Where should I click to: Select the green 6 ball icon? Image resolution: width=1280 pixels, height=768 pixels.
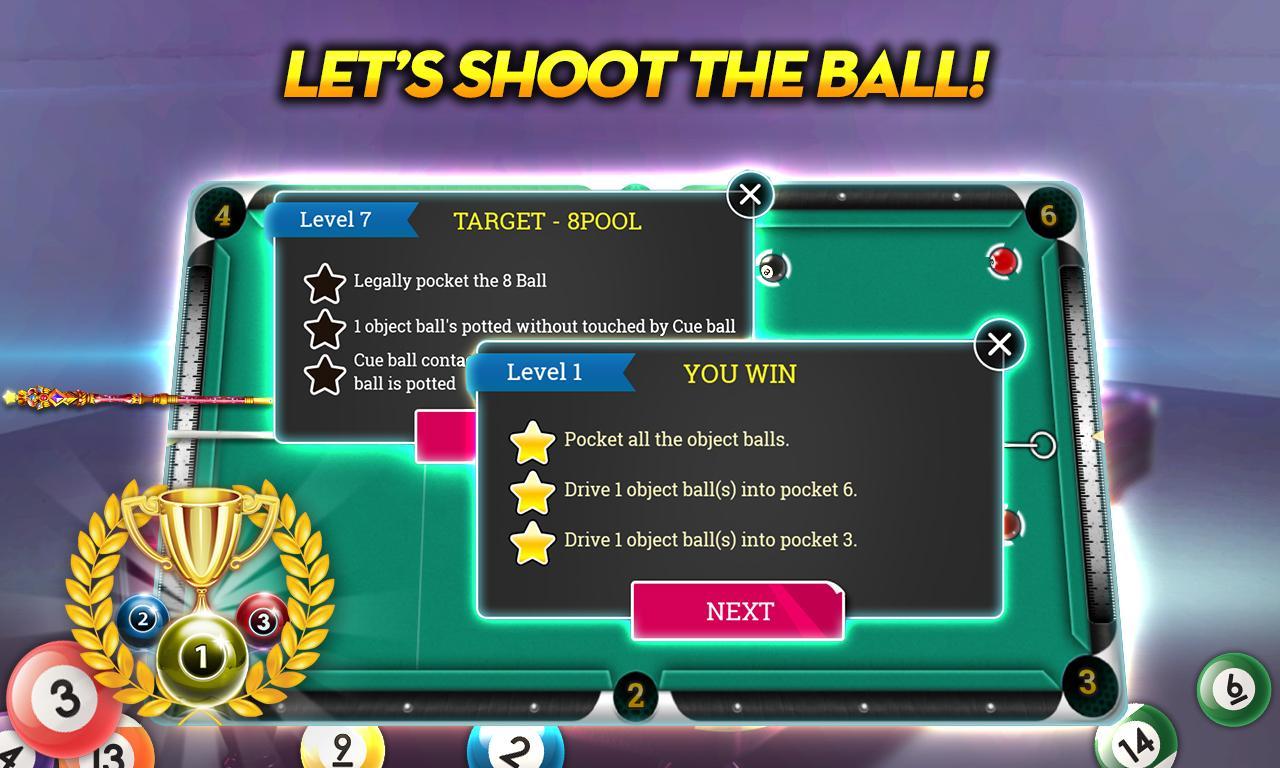point(1235,688)
